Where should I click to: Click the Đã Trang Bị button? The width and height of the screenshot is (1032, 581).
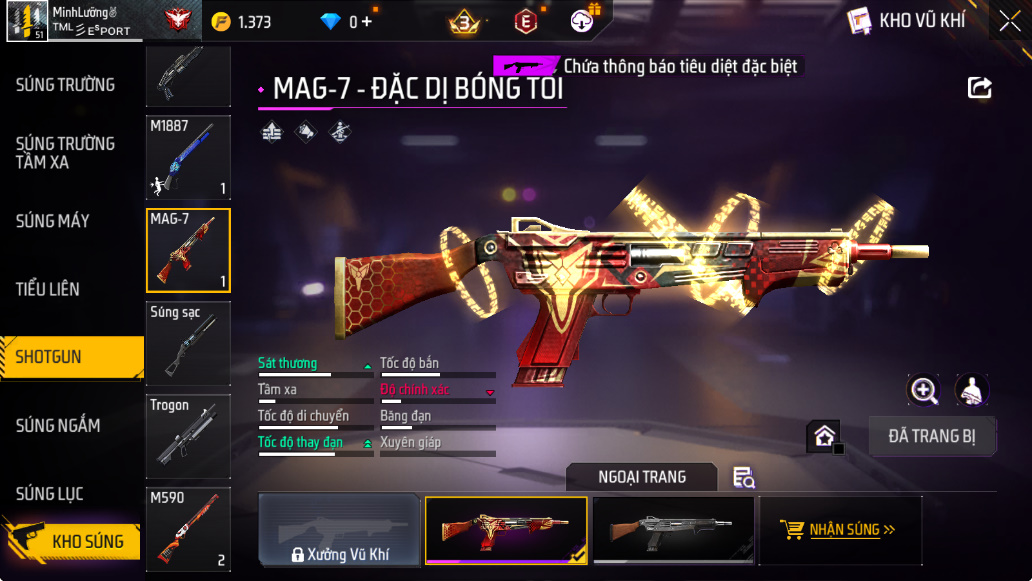coord(931,436)
